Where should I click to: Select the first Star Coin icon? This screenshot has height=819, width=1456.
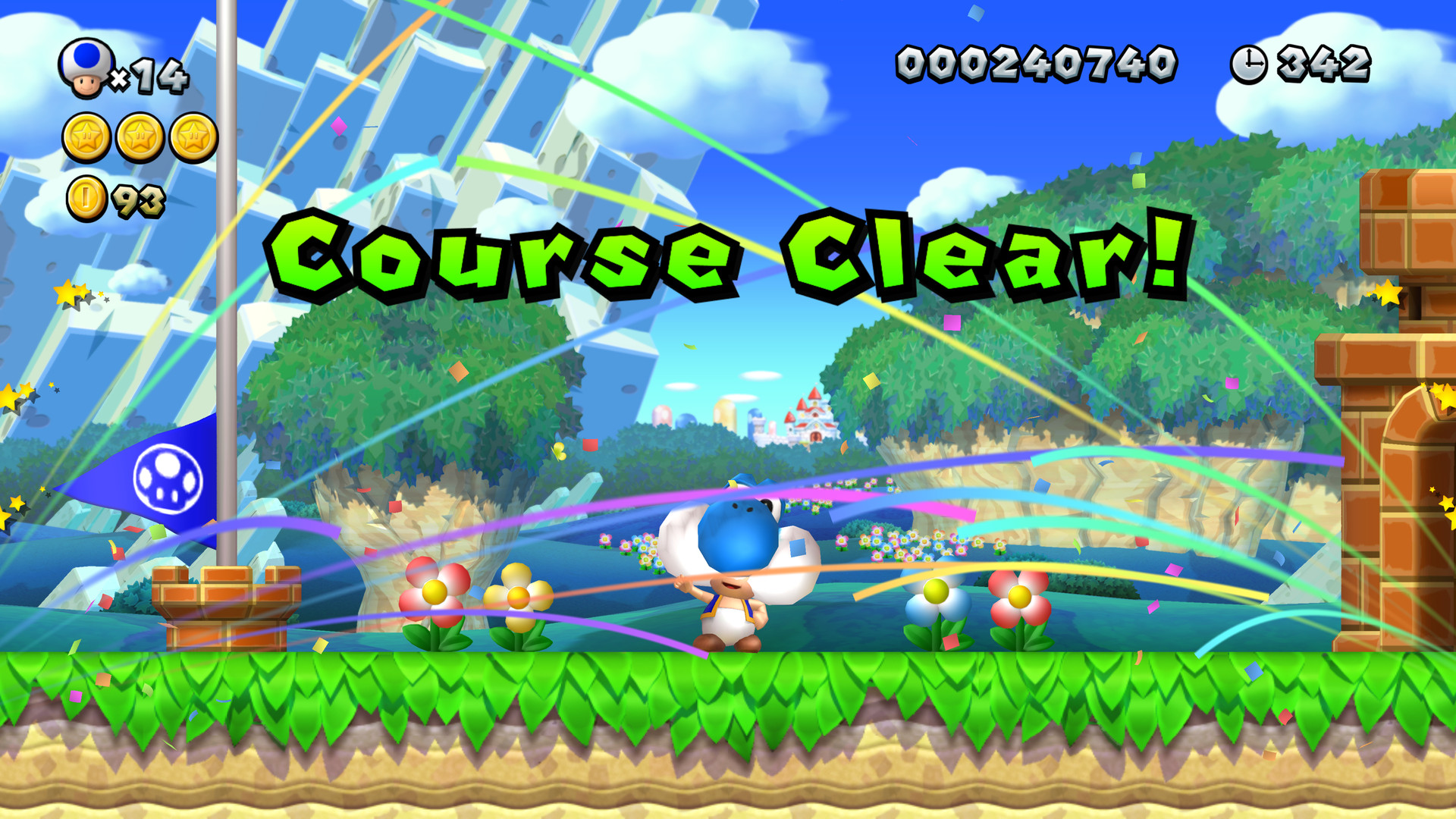[85, 136]
